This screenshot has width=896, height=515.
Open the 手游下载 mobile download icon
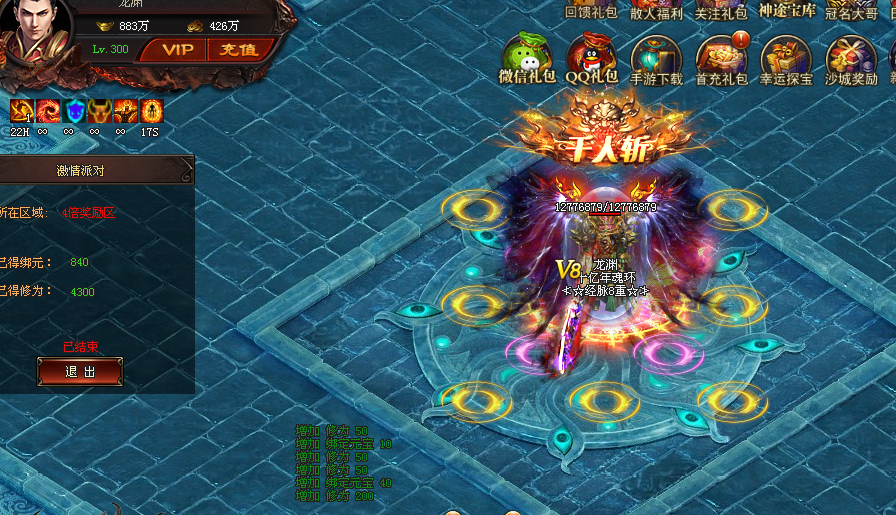pyautogui.click(x=656, y=58)
